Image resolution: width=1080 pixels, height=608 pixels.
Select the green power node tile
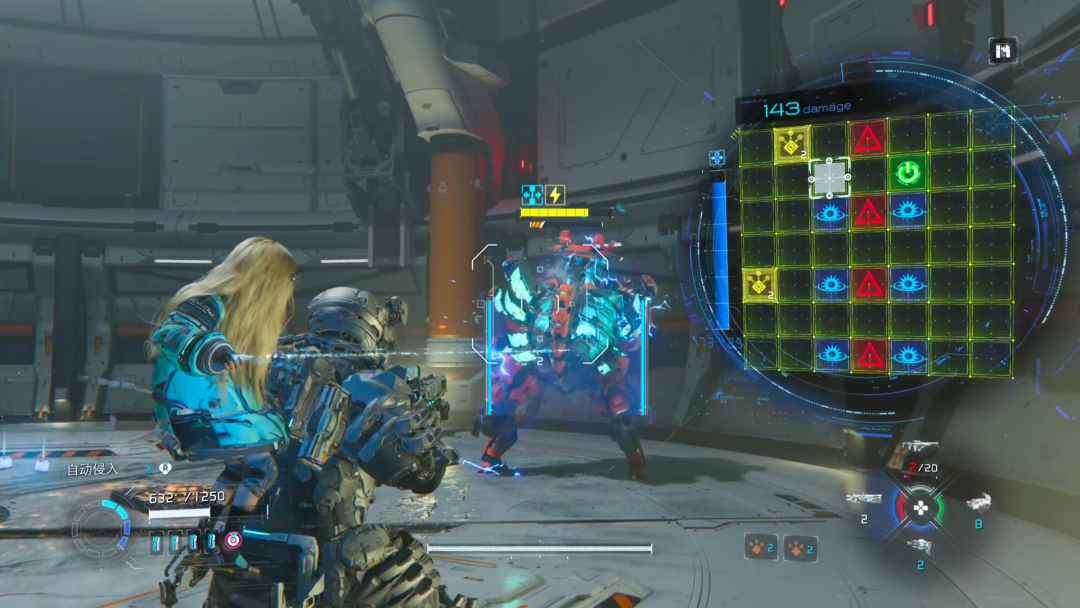pos(907,173)
